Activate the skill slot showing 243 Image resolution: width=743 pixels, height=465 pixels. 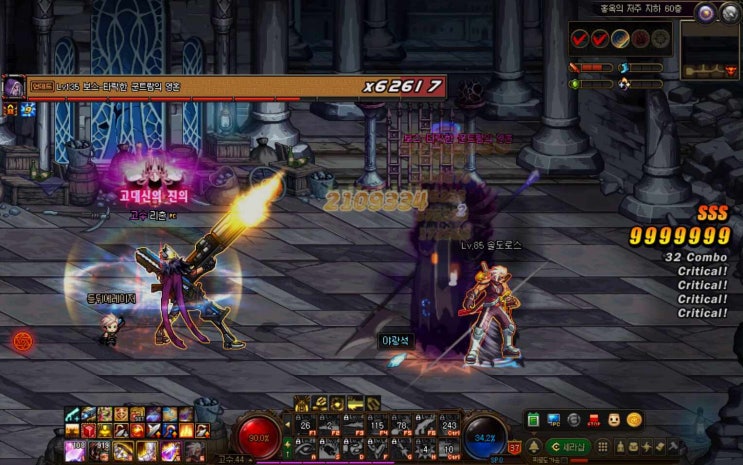coord(448,425)
